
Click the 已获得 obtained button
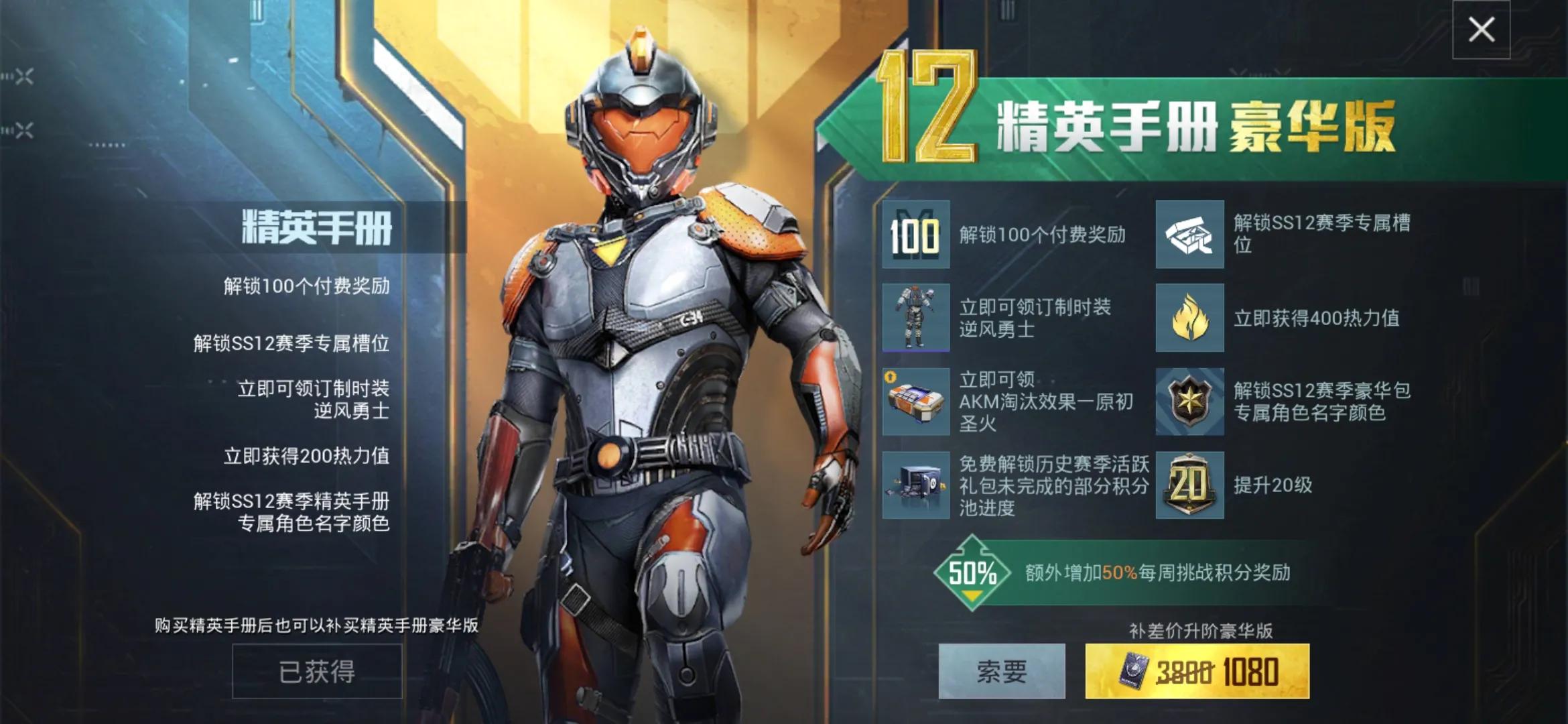(x=317, y=671)
